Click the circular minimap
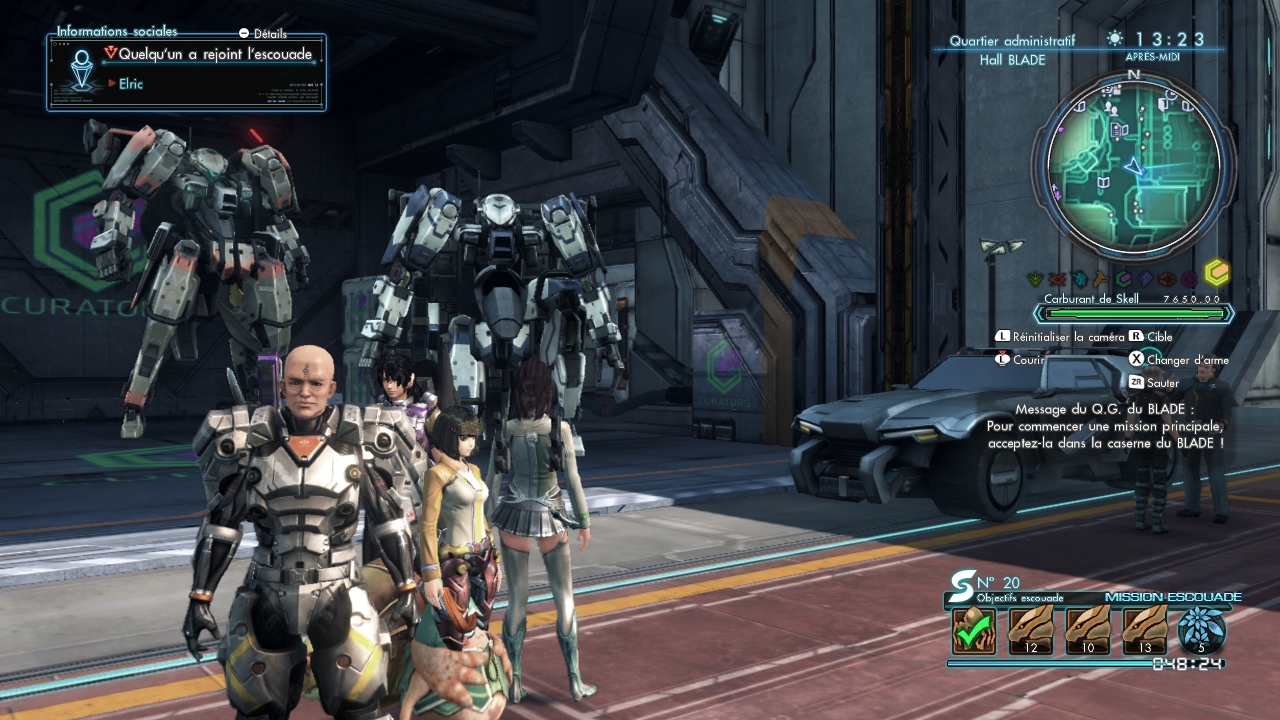1280x720 pixels. (x=1133, y=165)
